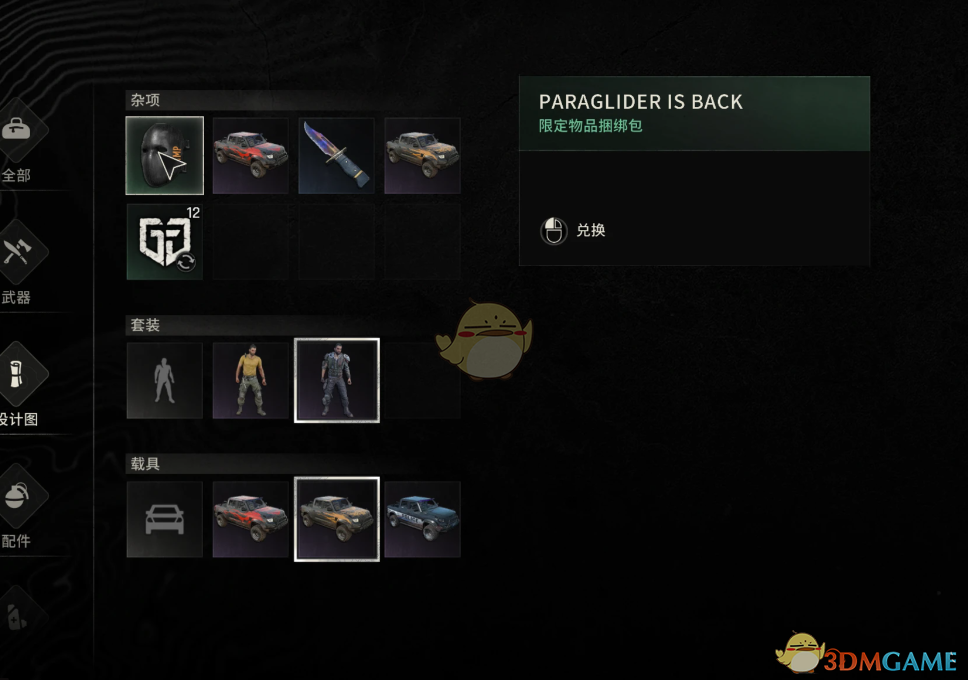Select the orange truck in the 载具 section
968x680 pixels.
[x=336, y=519]
